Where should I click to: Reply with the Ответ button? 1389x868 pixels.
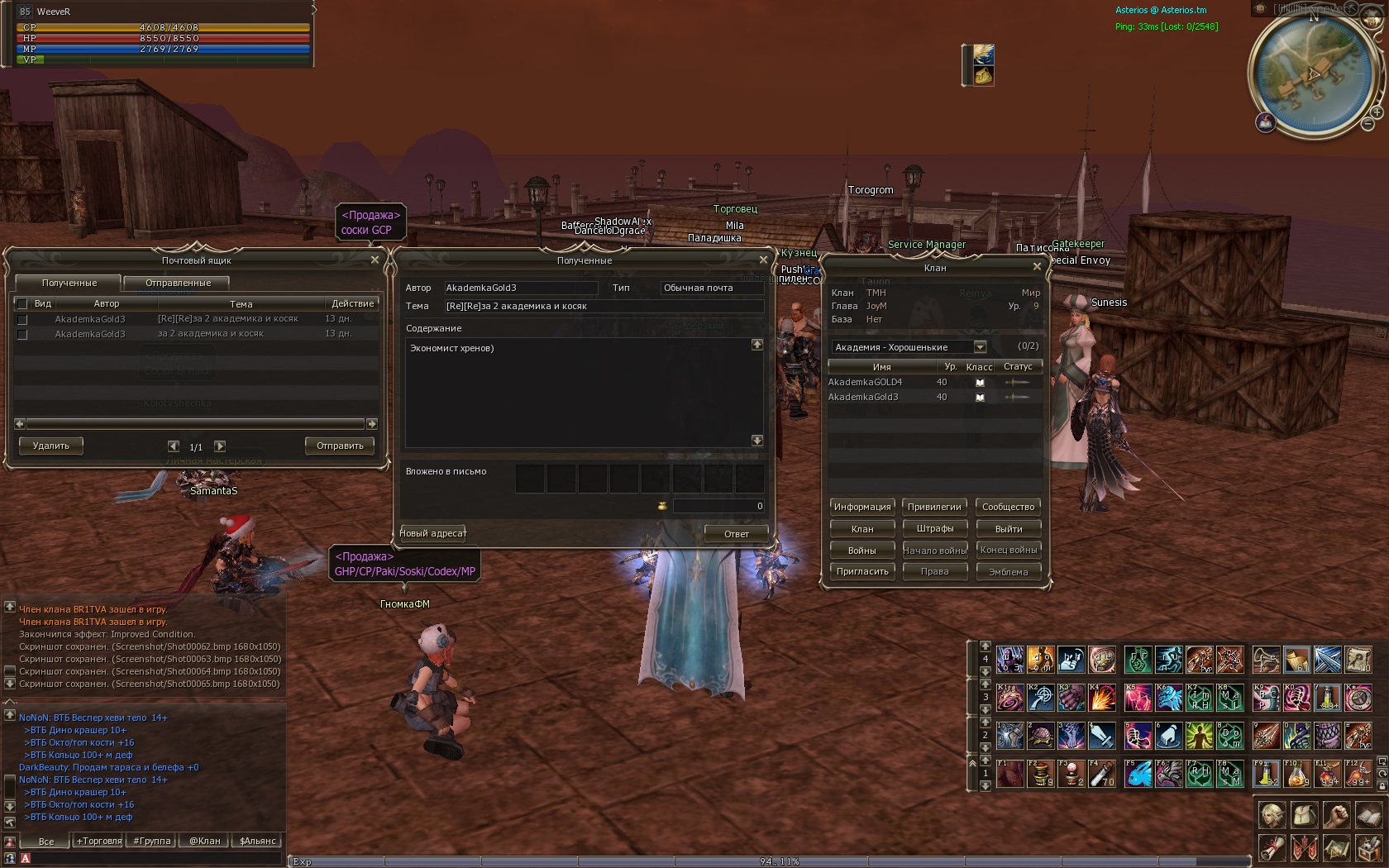(736, 534)
